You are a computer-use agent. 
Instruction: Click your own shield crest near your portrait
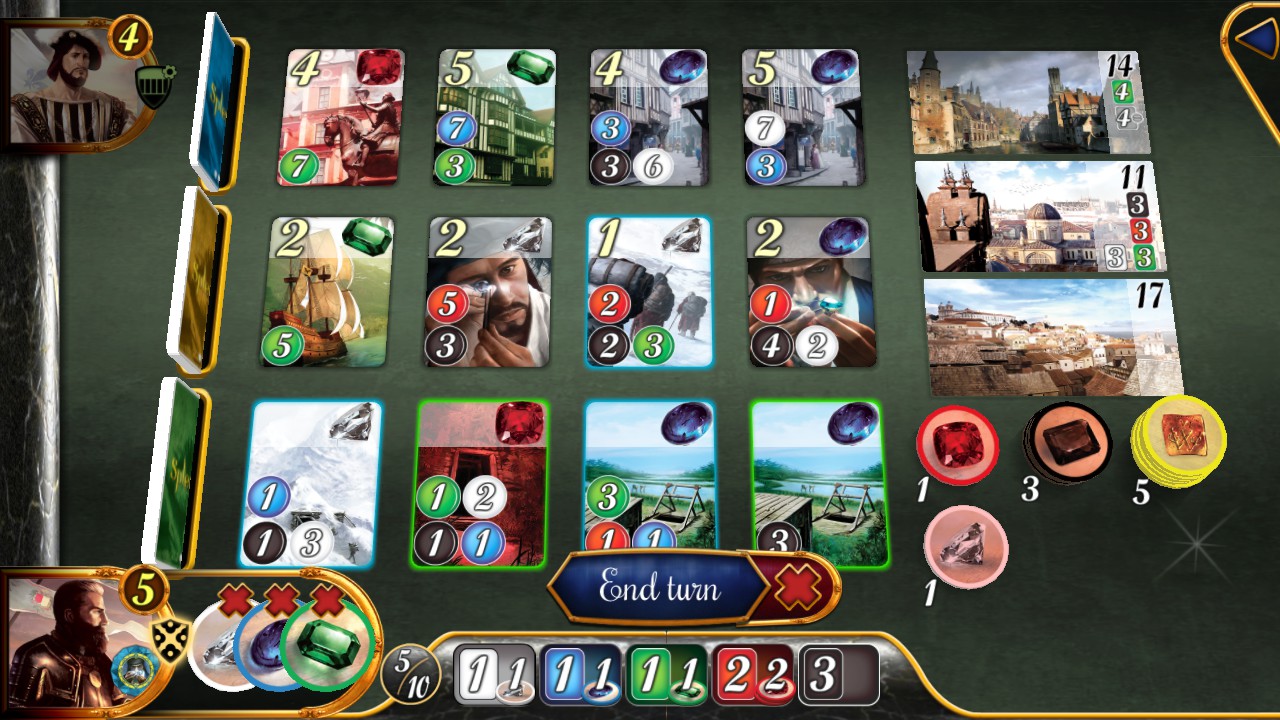click(172, 634)
